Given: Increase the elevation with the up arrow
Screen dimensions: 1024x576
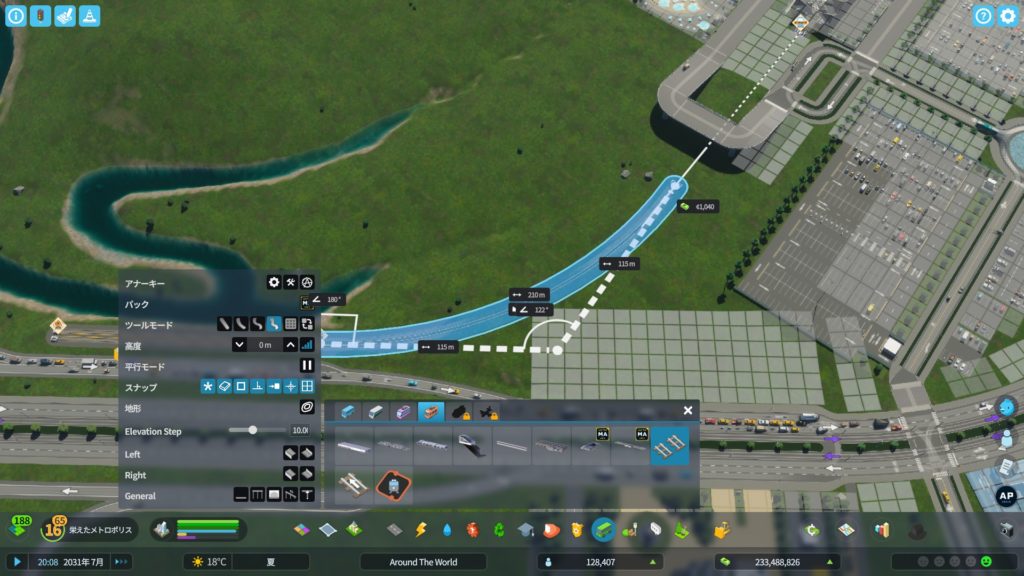Looking at the screenshot, I should (290, 345).
